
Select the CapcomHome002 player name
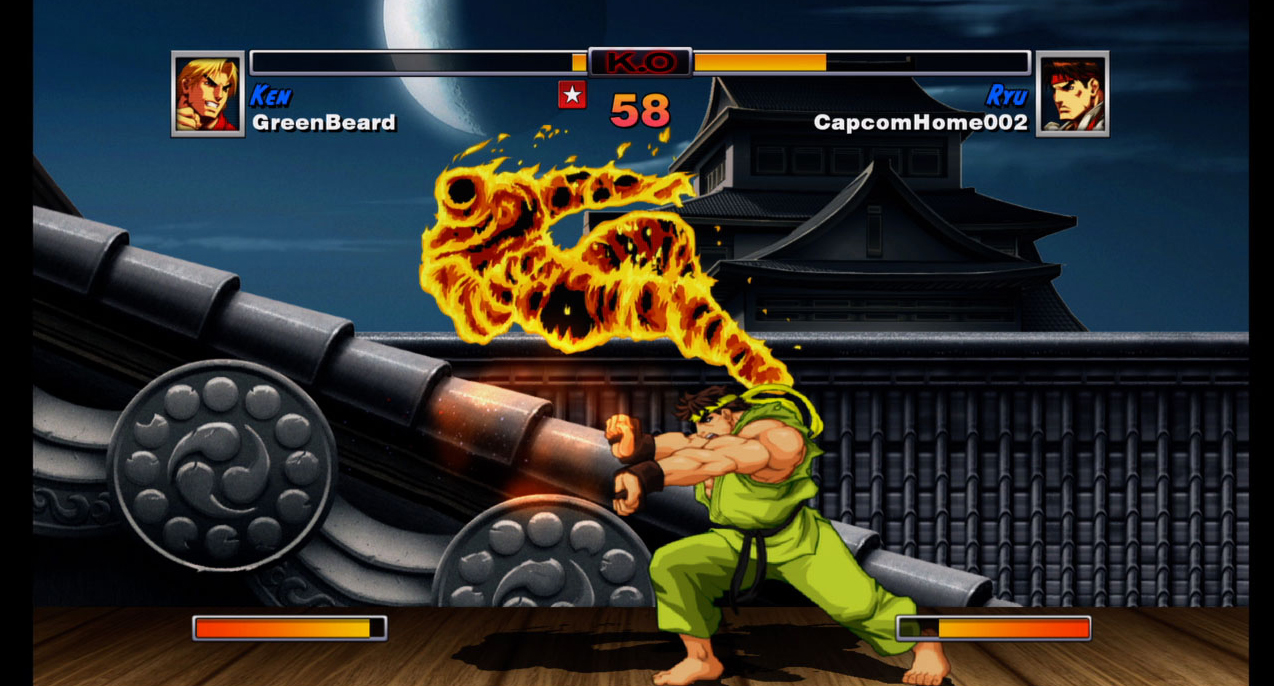(x=920, y=123)
